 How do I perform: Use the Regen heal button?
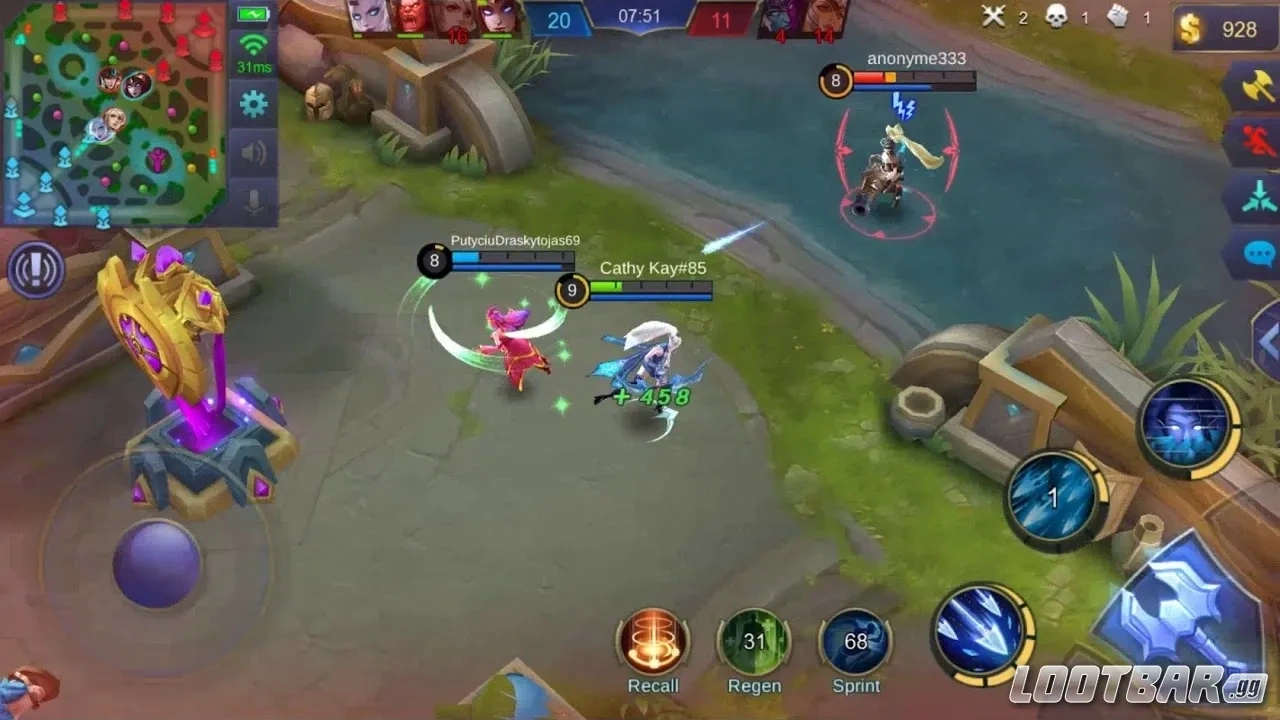(x=754, y=641)
